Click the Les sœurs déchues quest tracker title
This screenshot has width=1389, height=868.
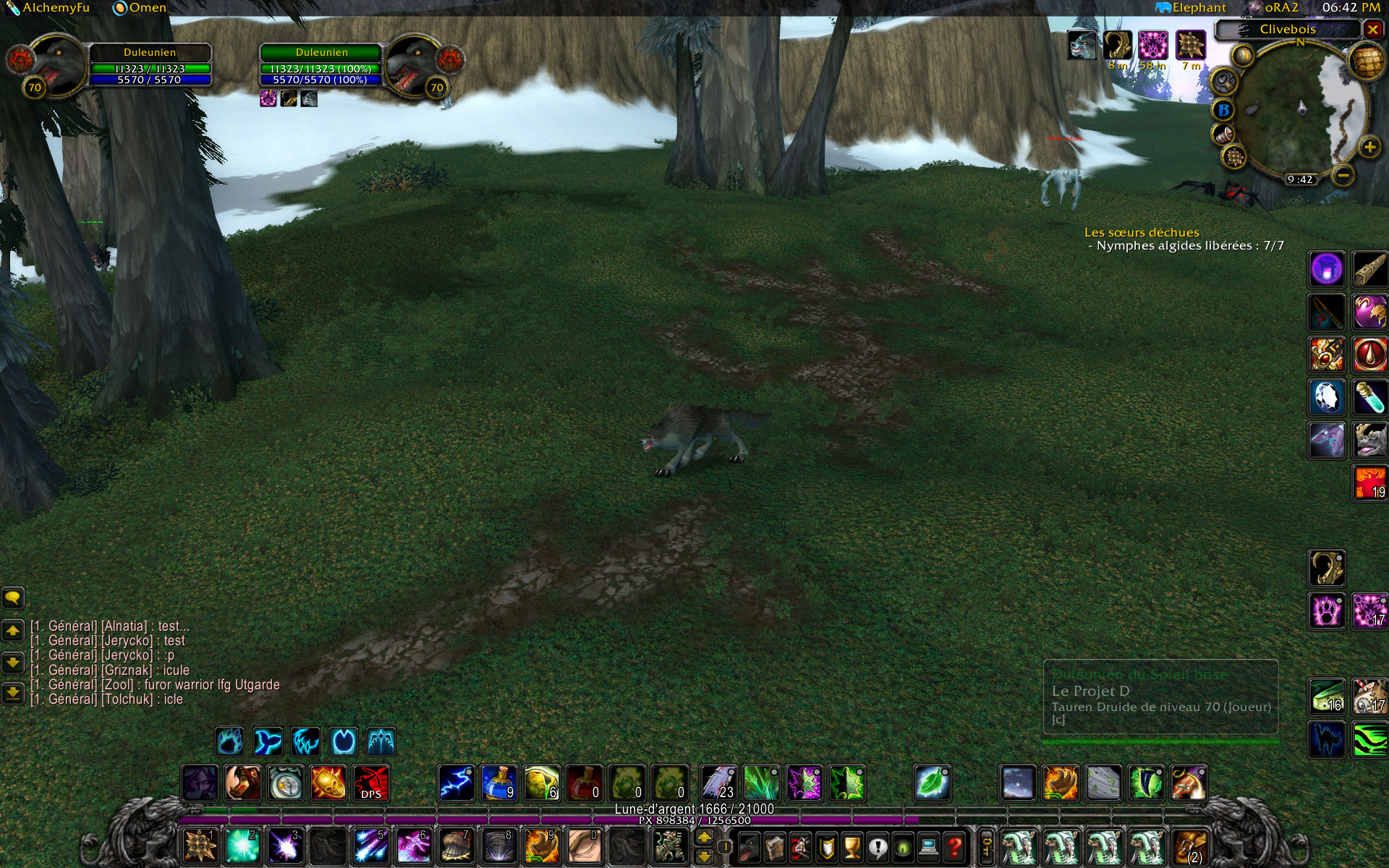tap(1142, 232)
